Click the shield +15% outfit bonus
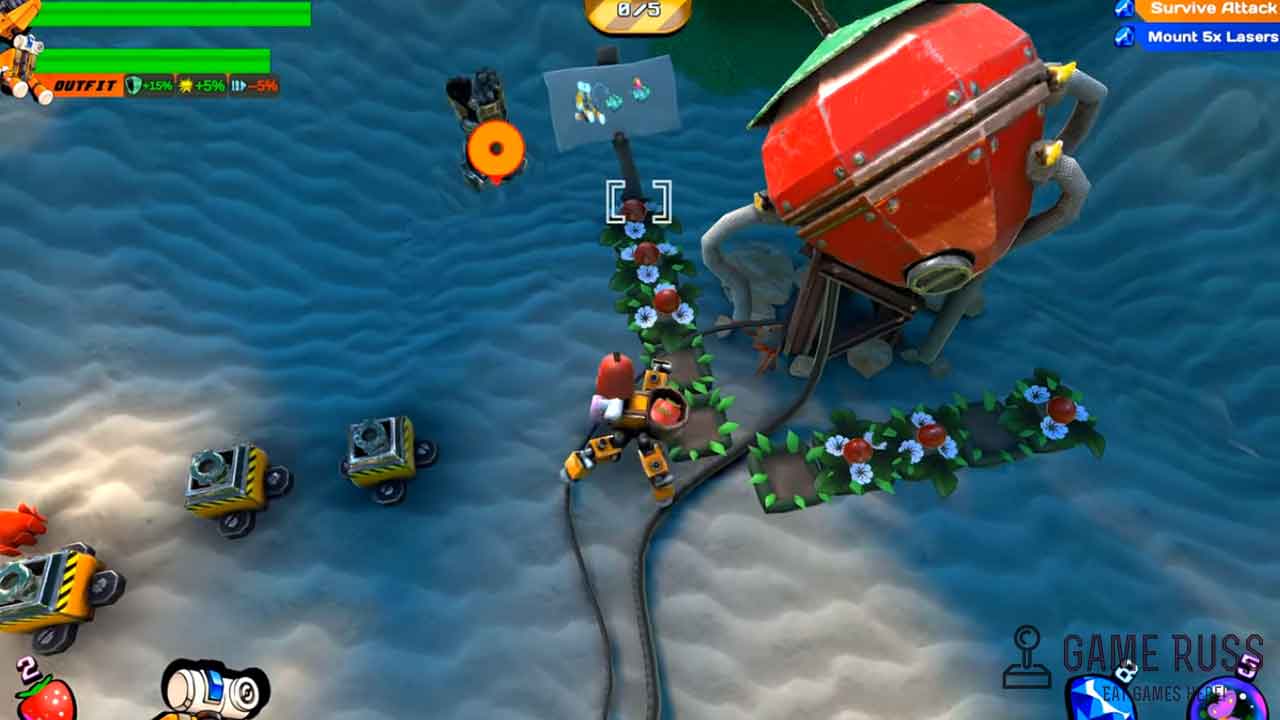This screenshot has height=720, width=1280. [150, 86]
